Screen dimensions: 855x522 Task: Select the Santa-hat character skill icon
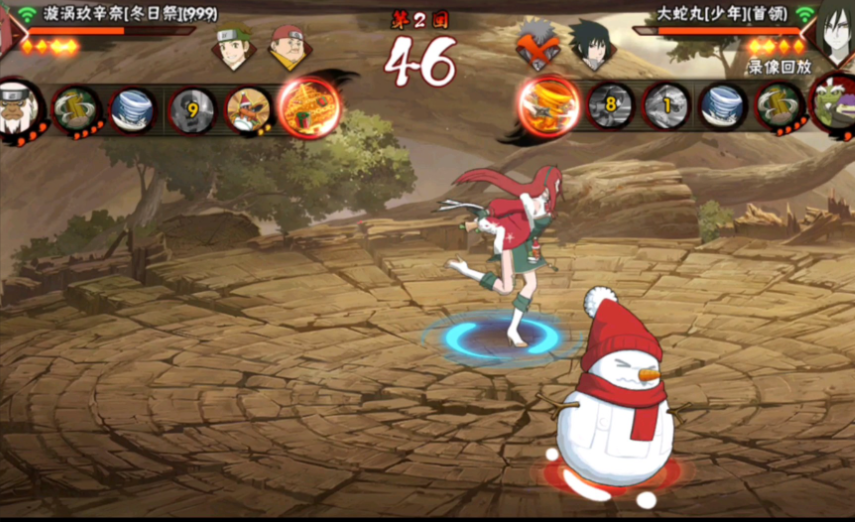tap(246, 107)
